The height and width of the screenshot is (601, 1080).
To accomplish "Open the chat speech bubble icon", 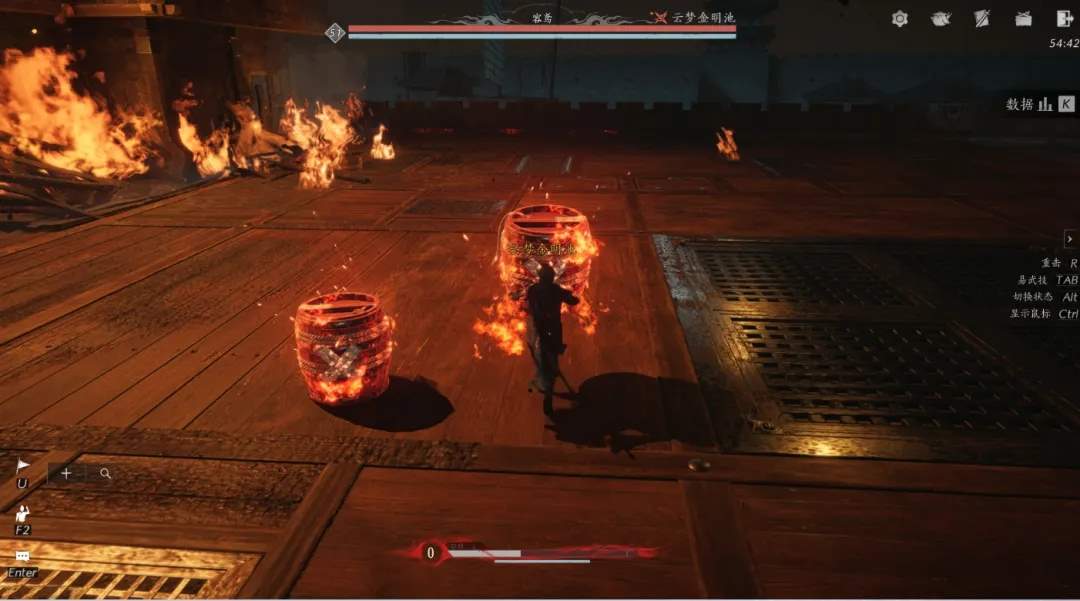I will pos(22,556).
